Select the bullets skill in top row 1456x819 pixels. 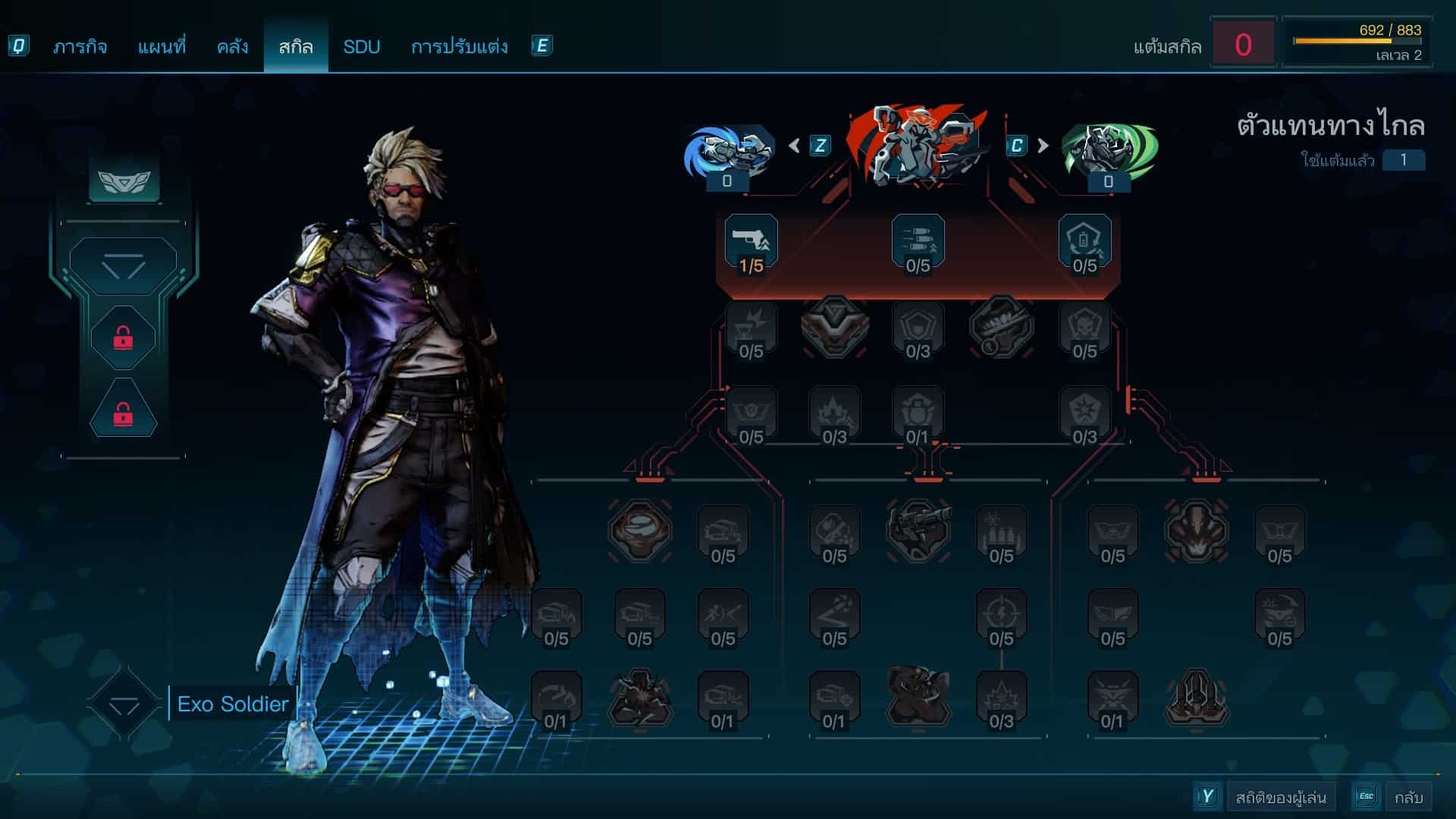click(x=918, y=243)
